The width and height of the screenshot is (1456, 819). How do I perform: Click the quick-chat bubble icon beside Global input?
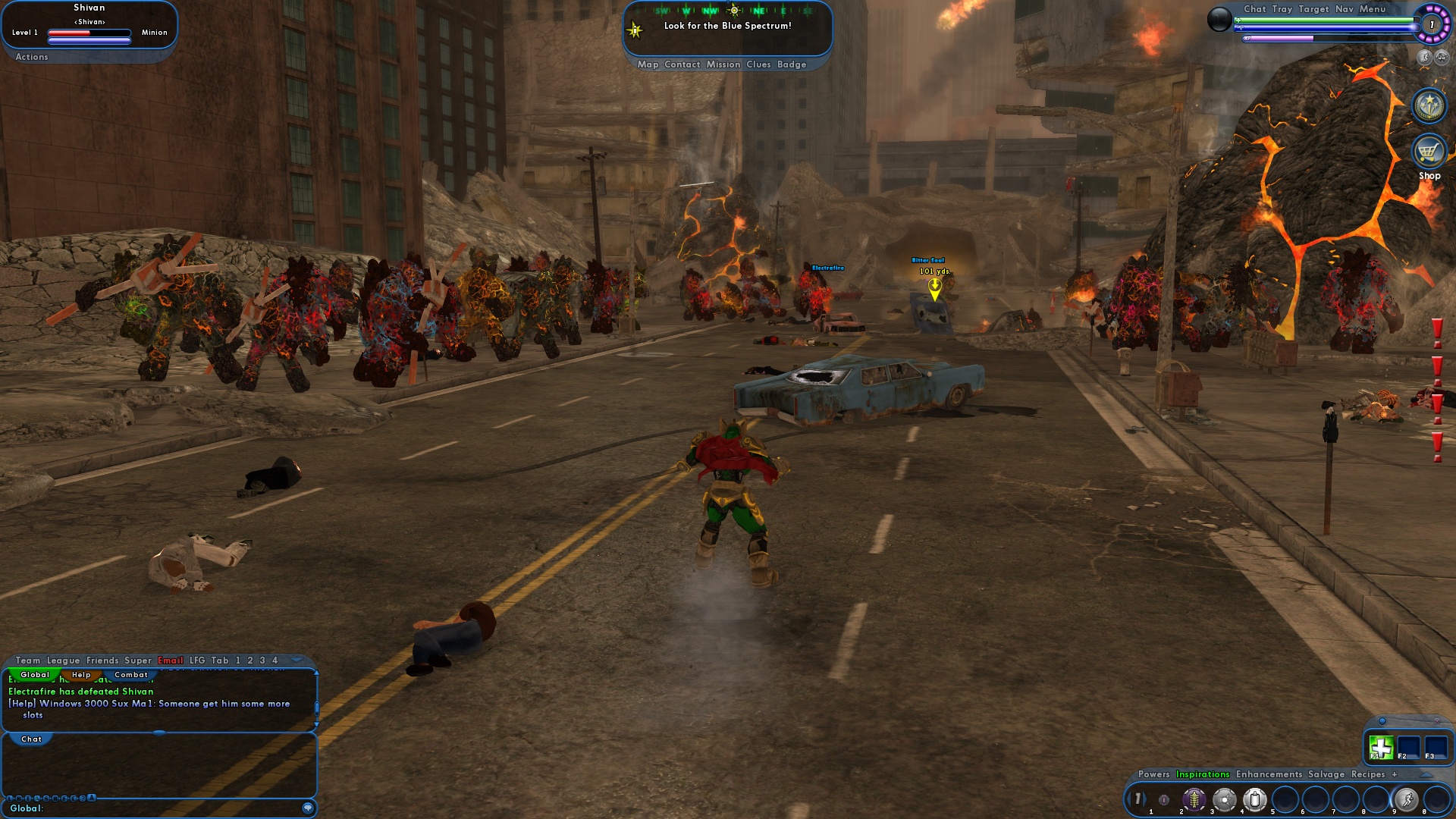point(309,808)
